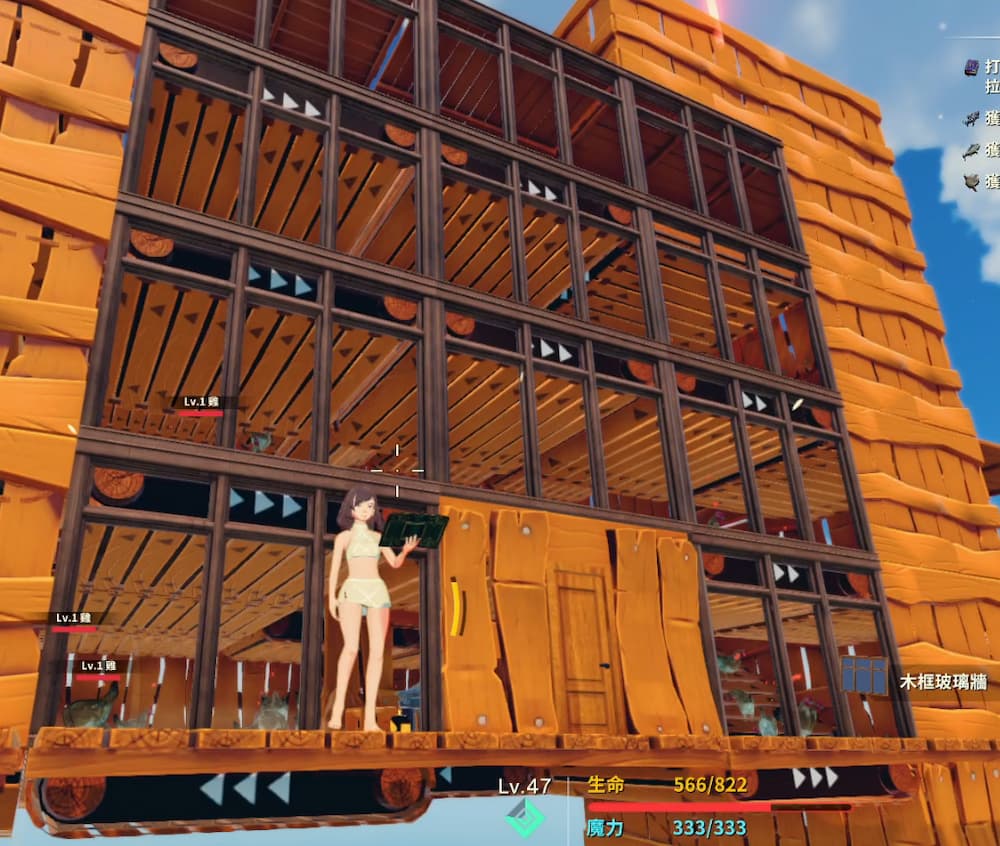
Task: Select the purple book objective in the tracker
Action: click(970, 67)
